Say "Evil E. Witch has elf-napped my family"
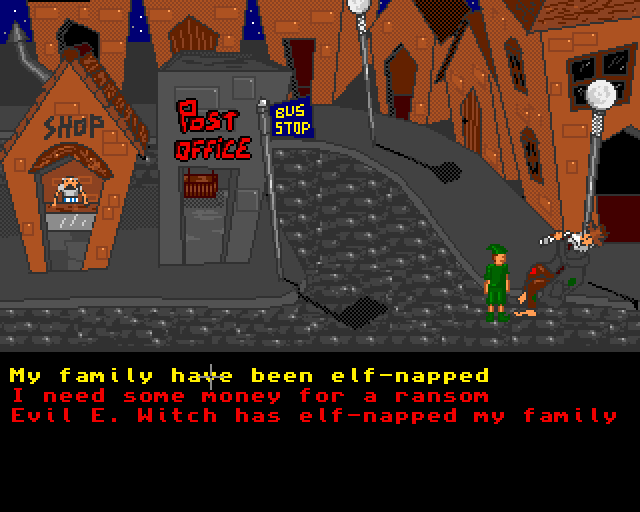The width and height of the screenshot is (640, 512). (x=314, y=415)
